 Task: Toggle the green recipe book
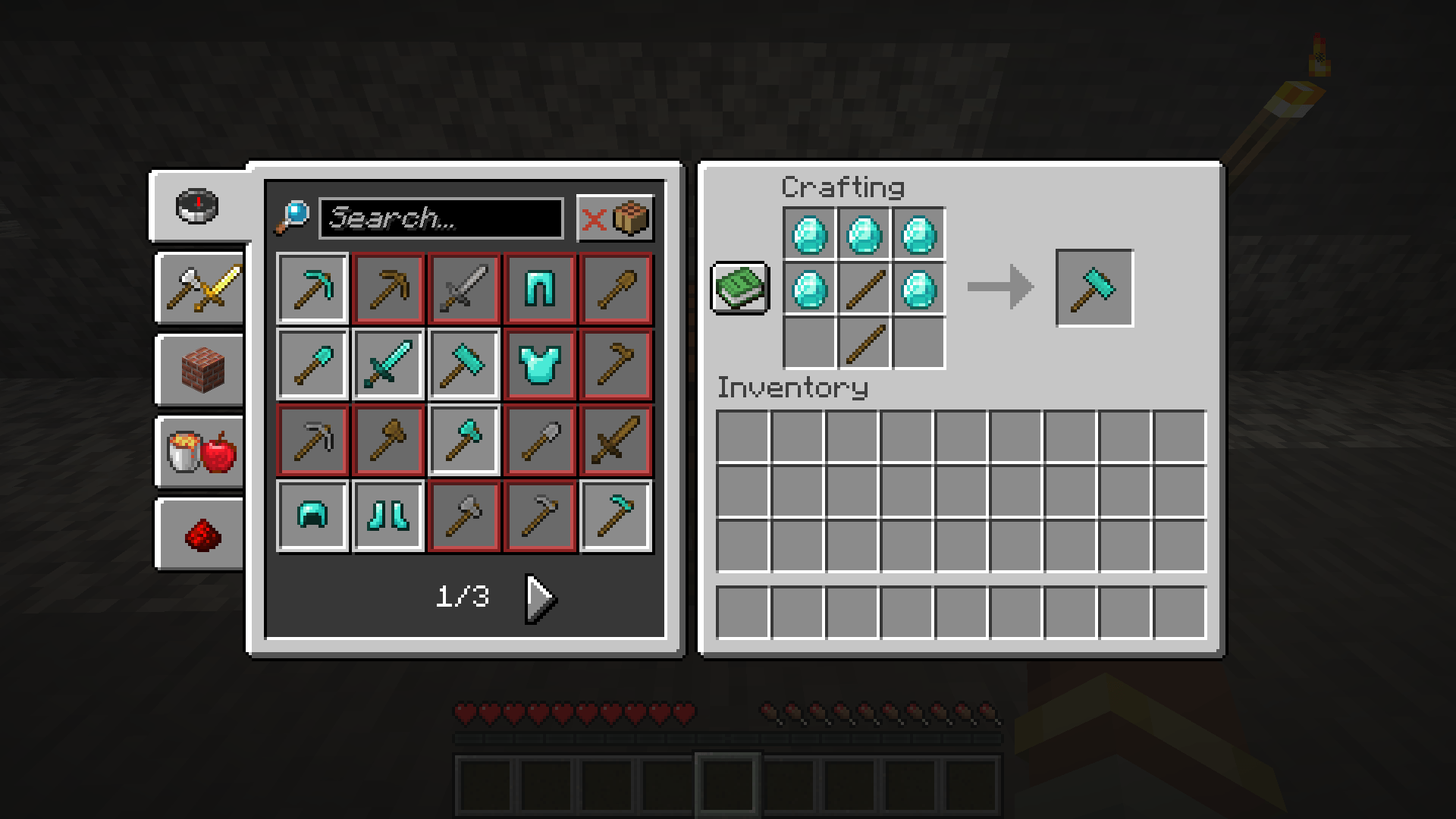[x=741, y=288]
